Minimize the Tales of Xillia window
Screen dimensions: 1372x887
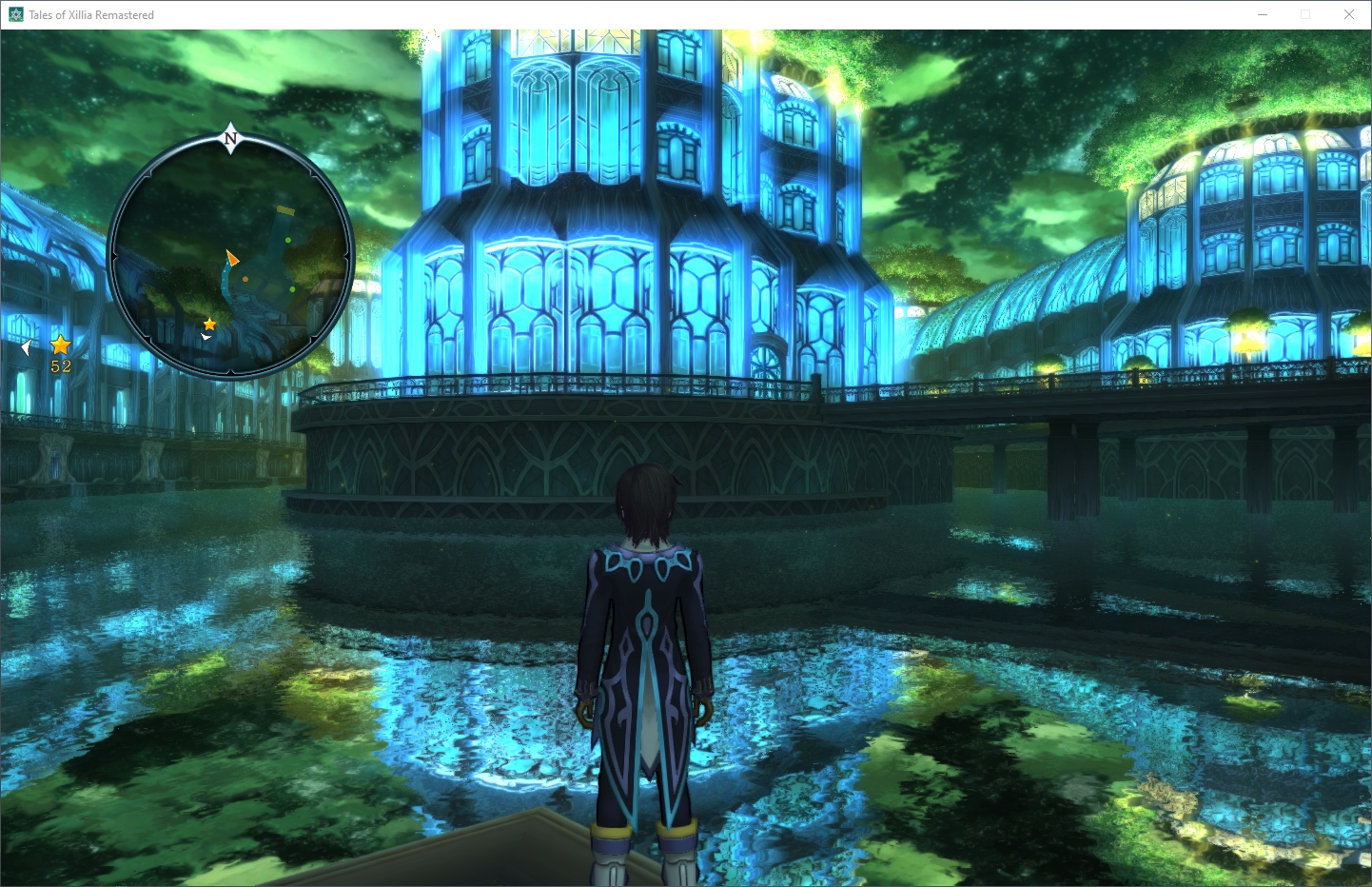[1263, 14]
